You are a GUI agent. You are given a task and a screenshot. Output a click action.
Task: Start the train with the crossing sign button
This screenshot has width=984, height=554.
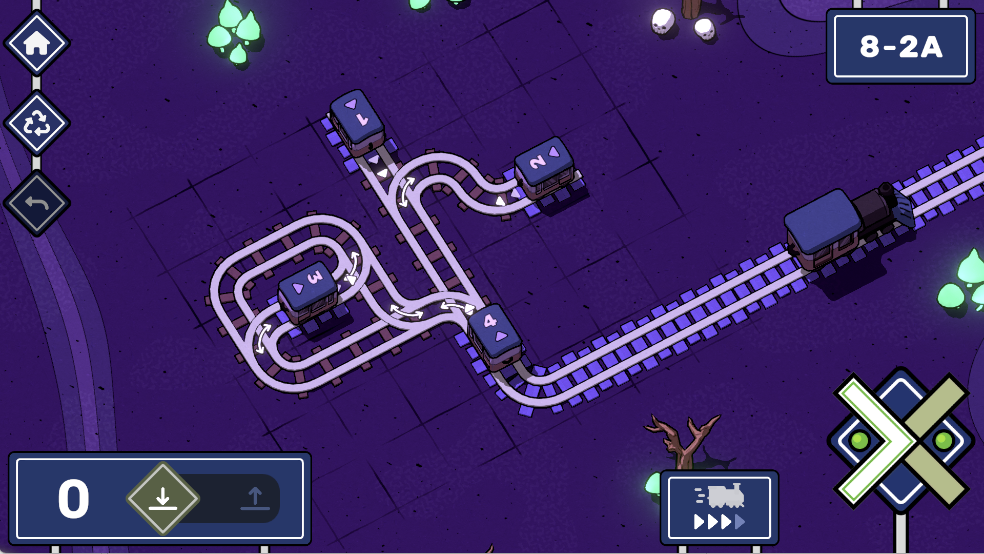click(900, 440)
